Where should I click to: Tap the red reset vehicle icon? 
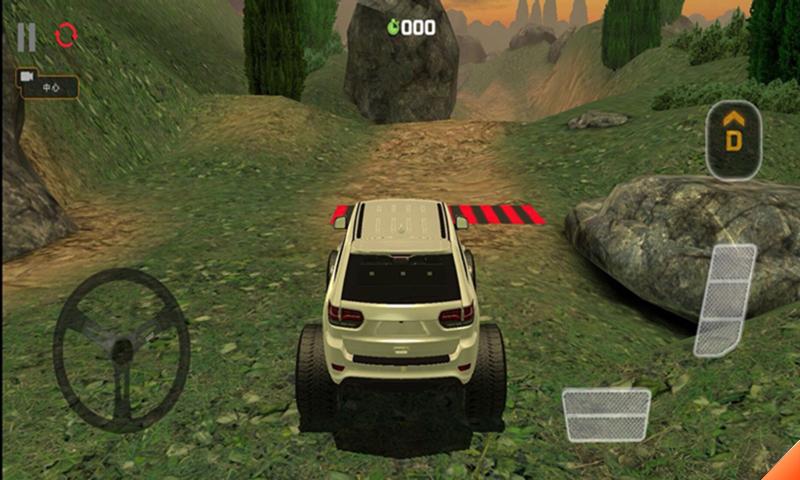point(67,36)
